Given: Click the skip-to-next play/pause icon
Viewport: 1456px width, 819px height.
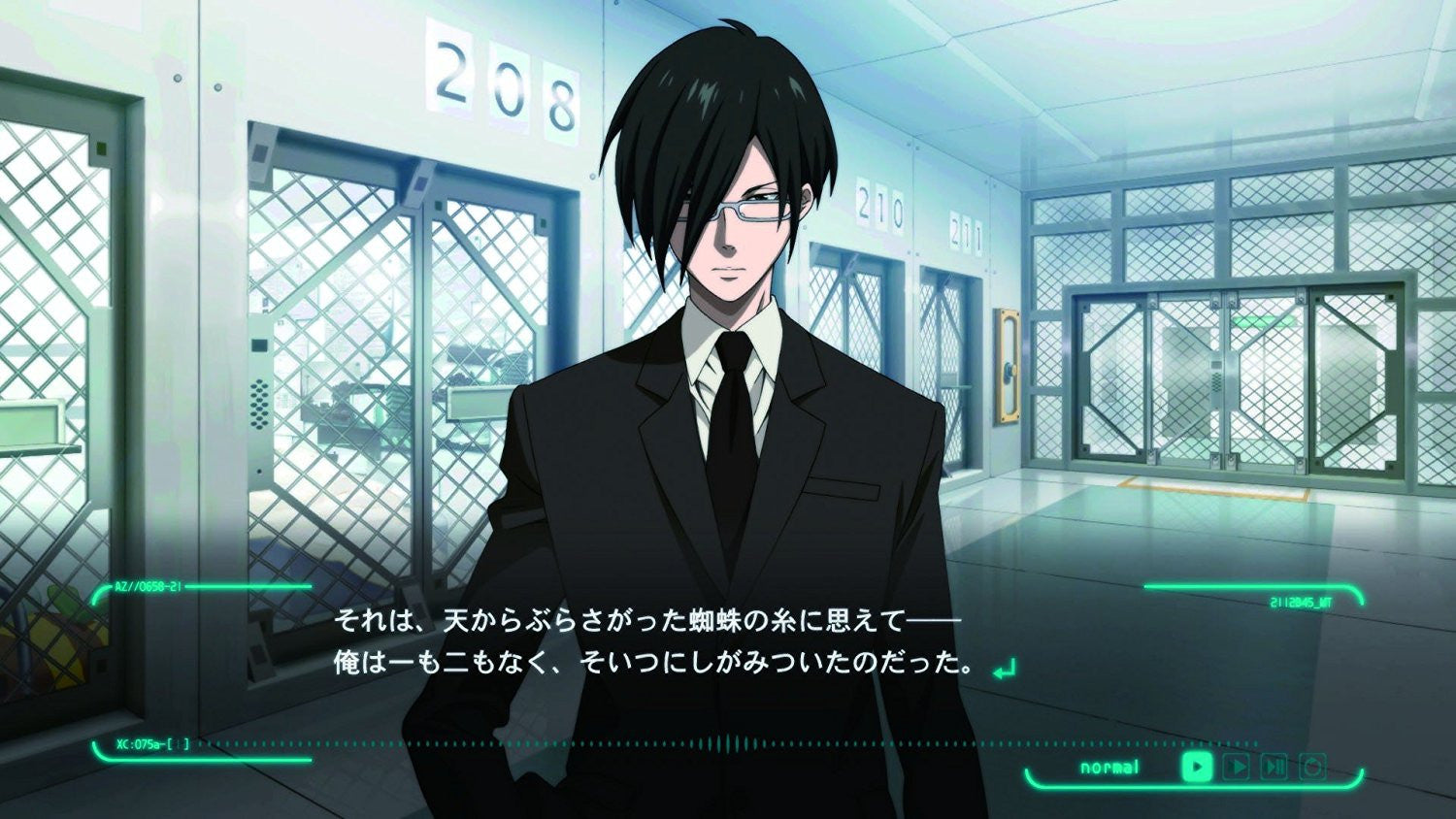Looking at the screenshot, I should [x=1273, y=767].
